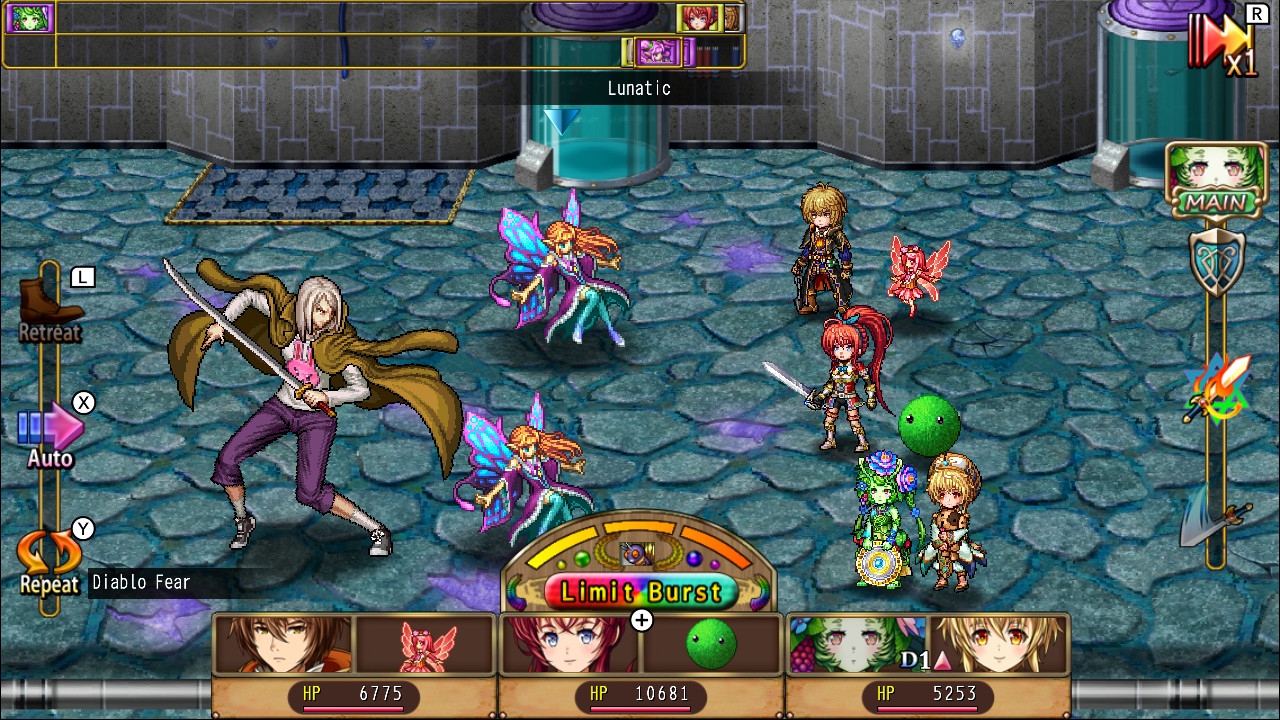
Task: Select the brown-haired hero portrait
Action: click(284, 644)
